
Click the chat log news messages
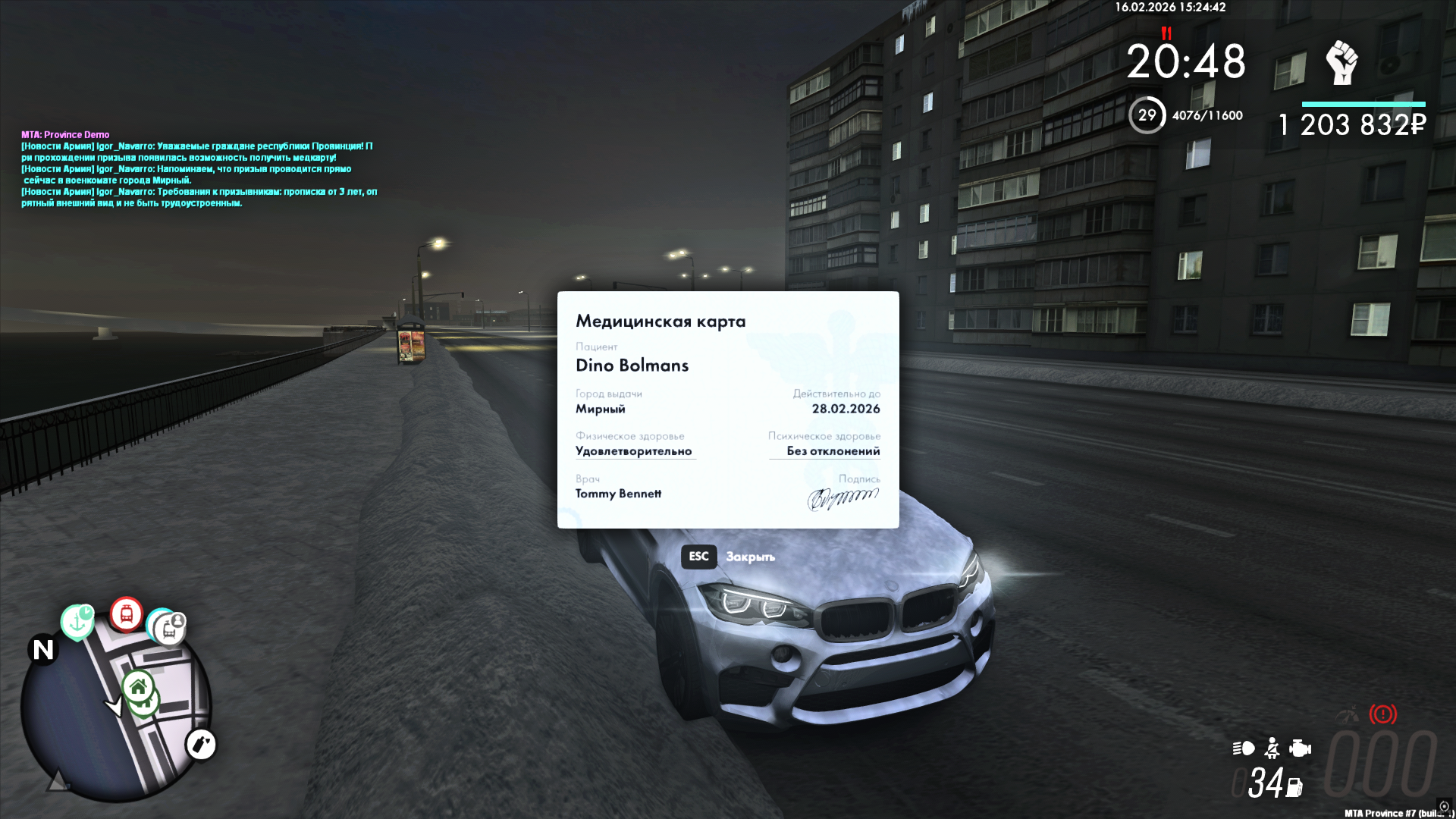coord(199,174)
